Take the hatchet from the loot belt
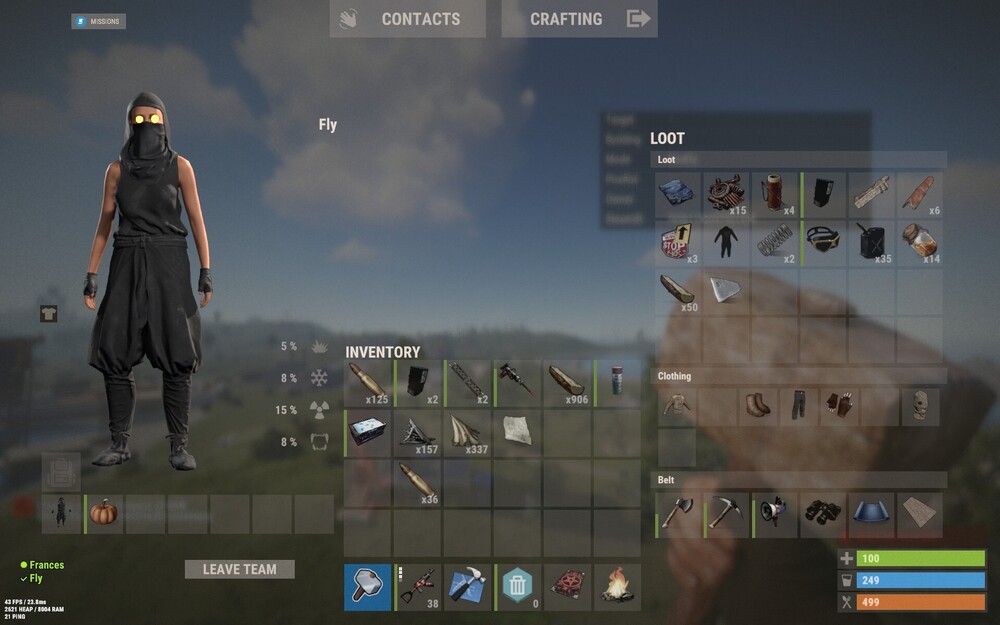1000x625 pixels. coord(678,514)
